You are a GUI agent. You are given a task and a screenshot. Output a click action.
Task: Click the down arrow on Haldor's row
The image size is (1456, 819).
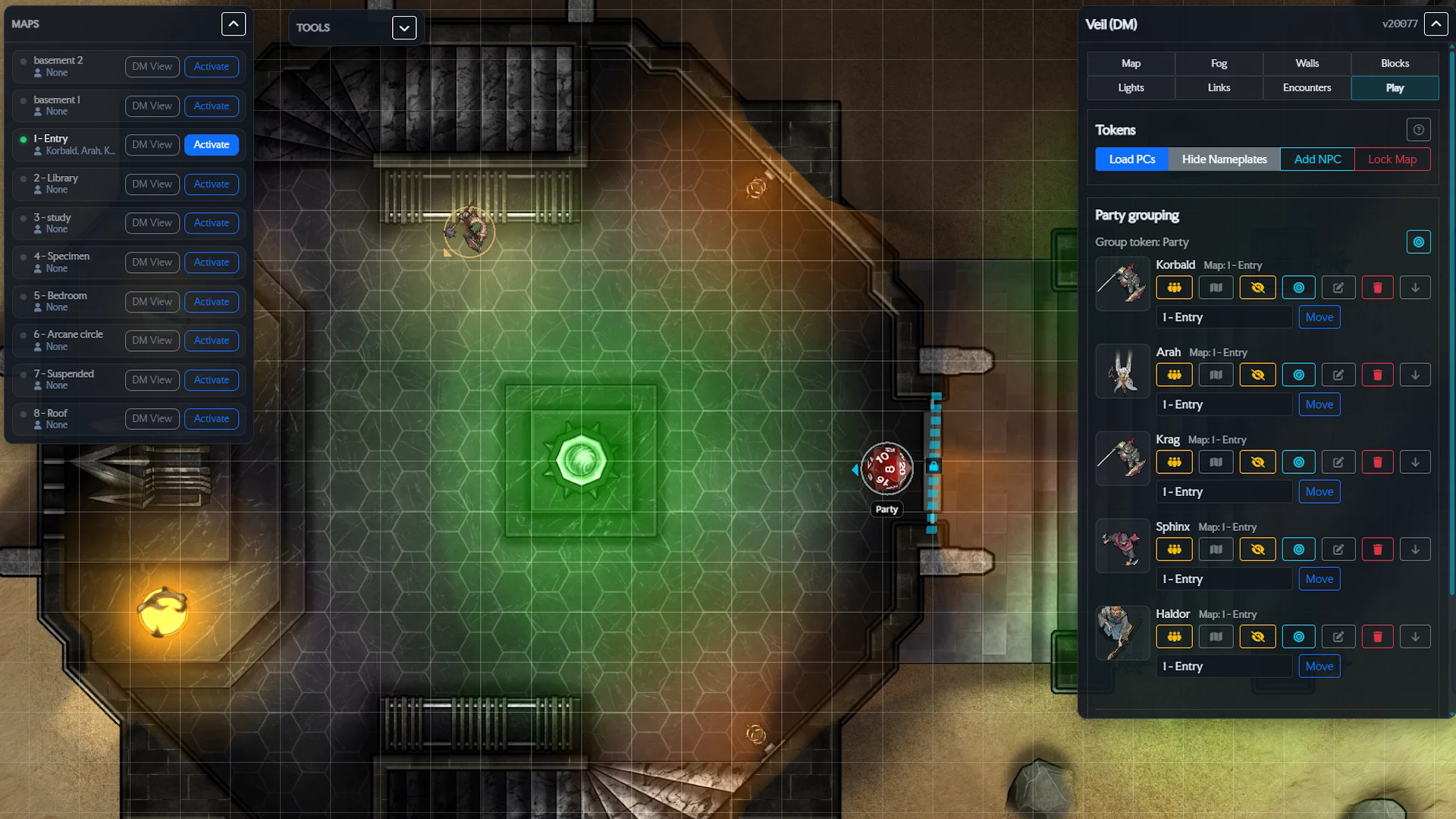coord(1415,636)
